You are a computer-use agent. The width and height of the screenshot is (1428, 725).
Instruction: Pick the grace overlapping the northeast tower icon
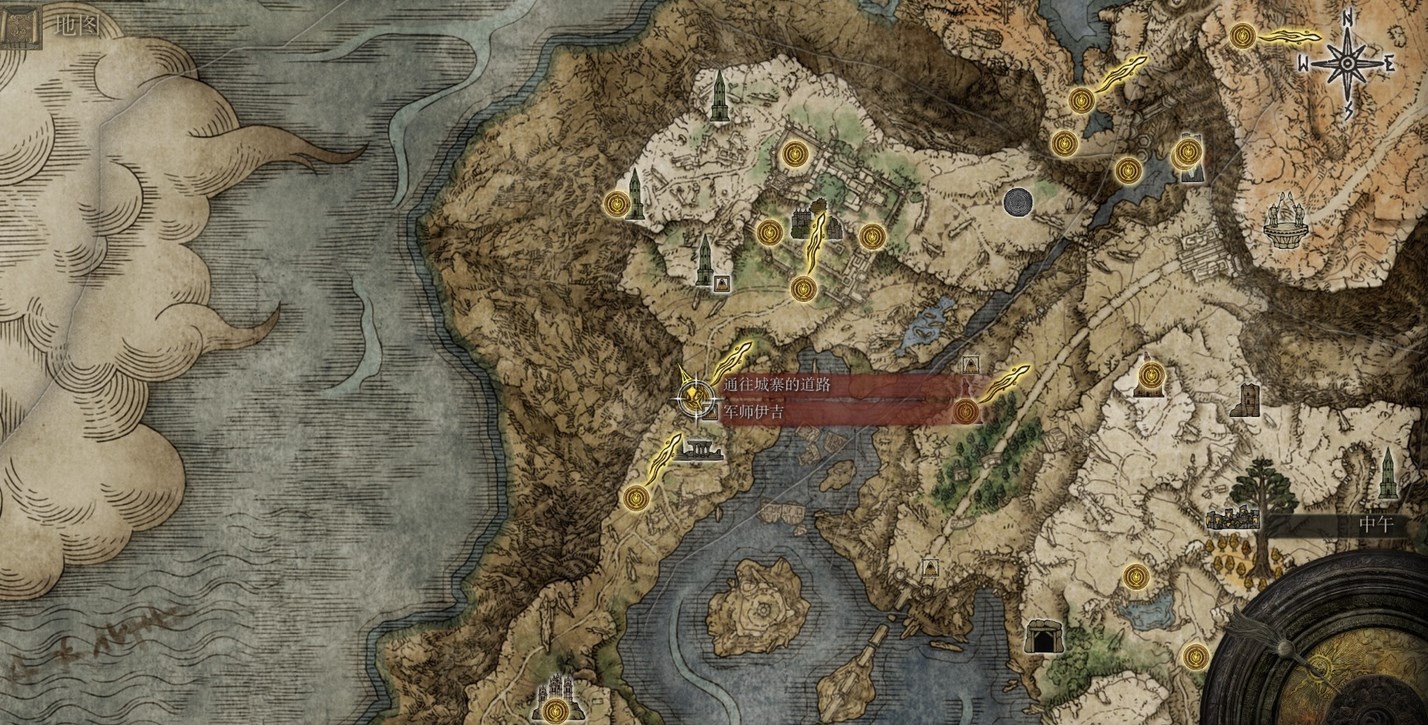(1186, 153)
